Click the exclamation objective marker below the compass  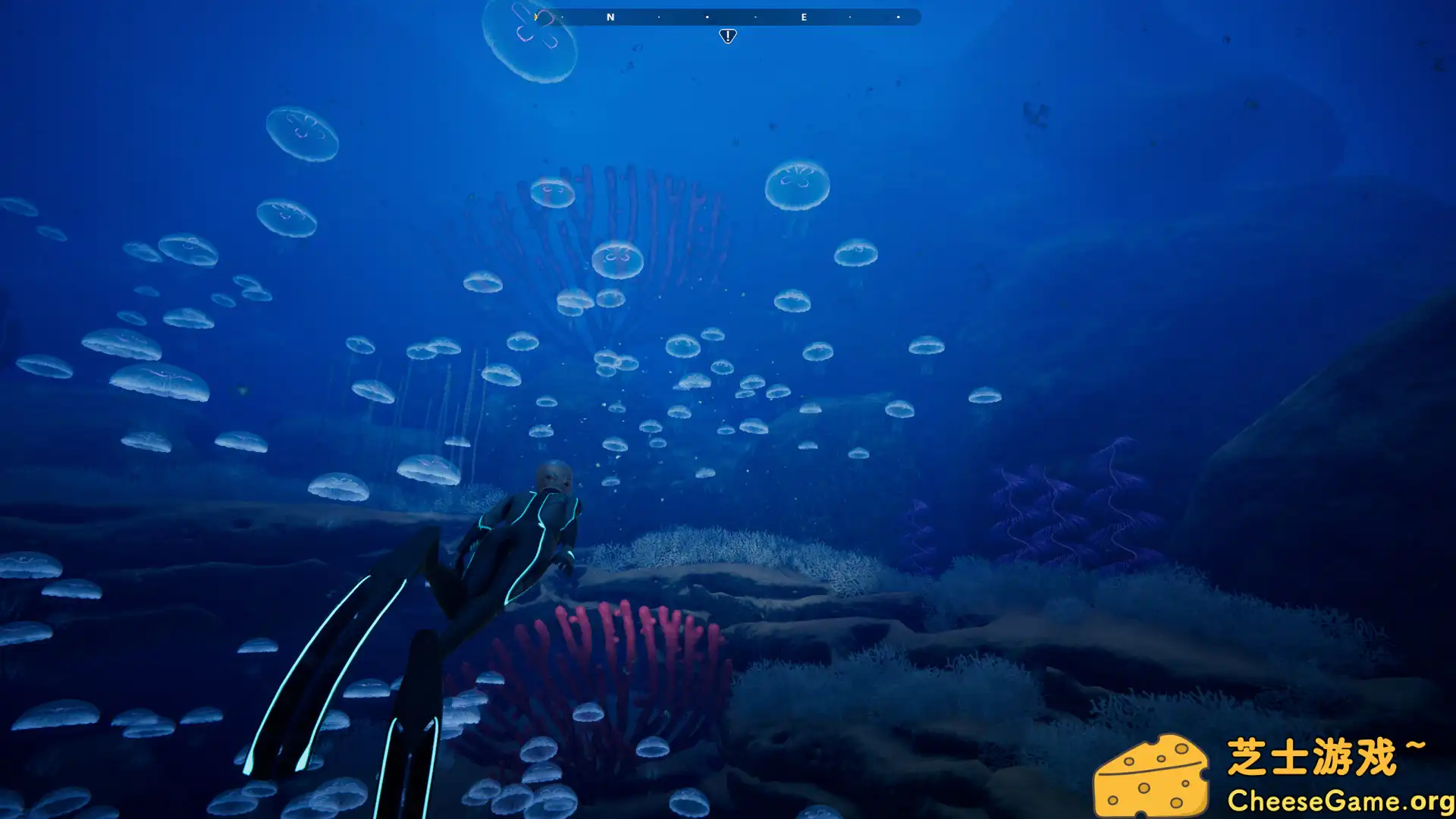(x=727, y=36)
